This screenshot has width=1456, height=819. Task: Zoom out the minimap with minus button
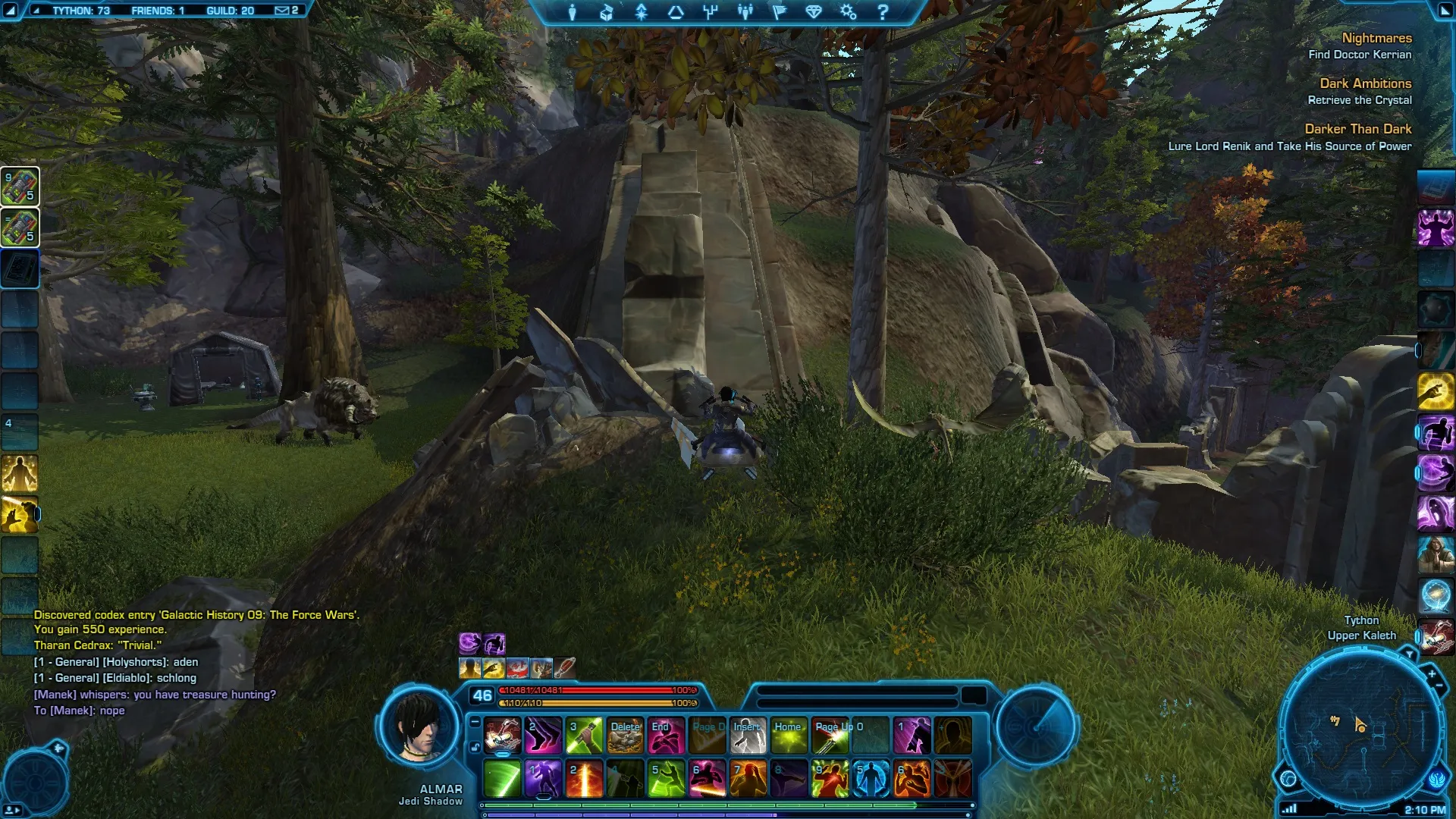pyautogui.click(x=1439, y=686)
